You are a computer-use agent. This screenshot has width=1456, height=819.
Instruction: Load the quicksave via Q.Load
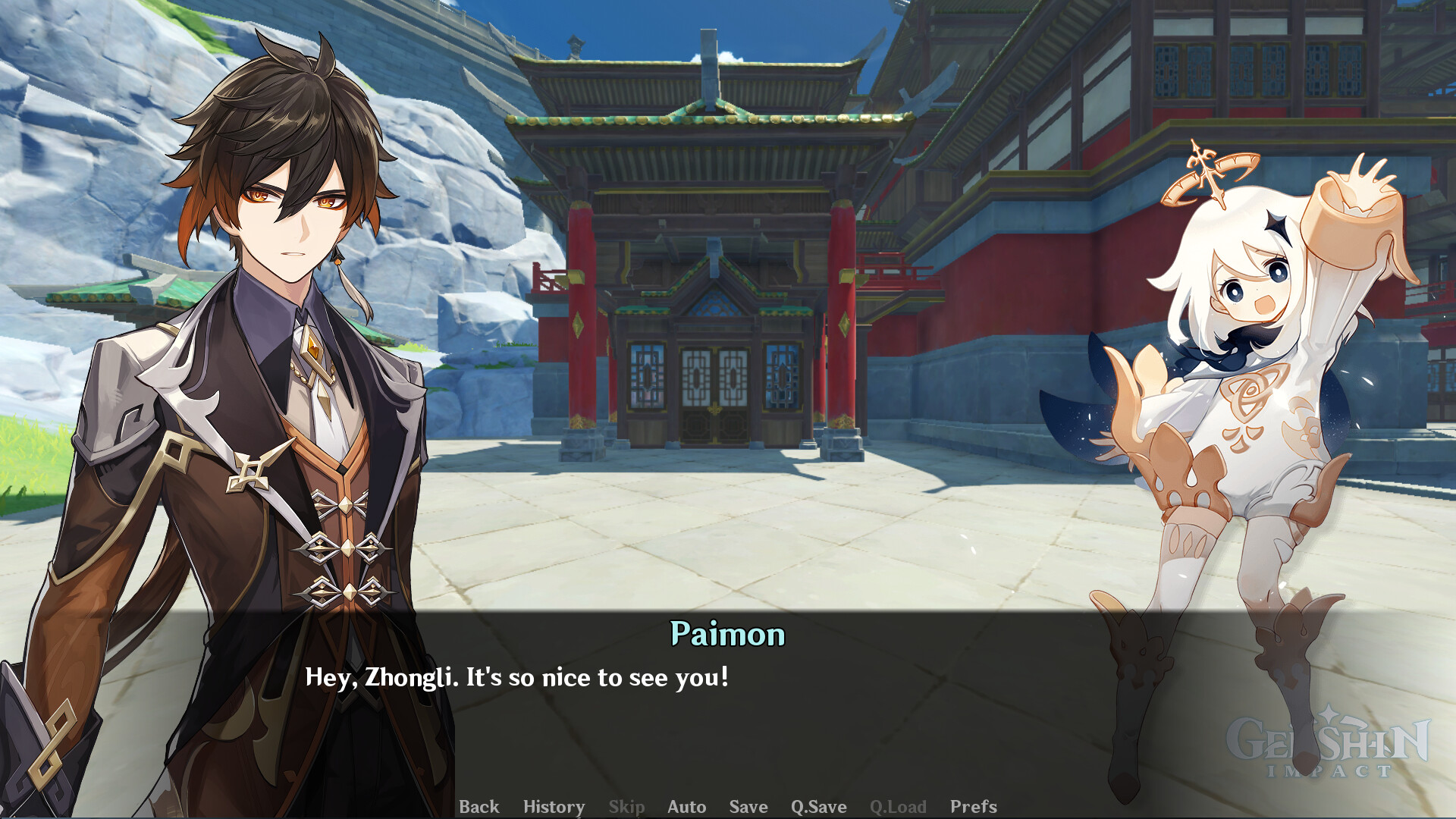(899, 807)
